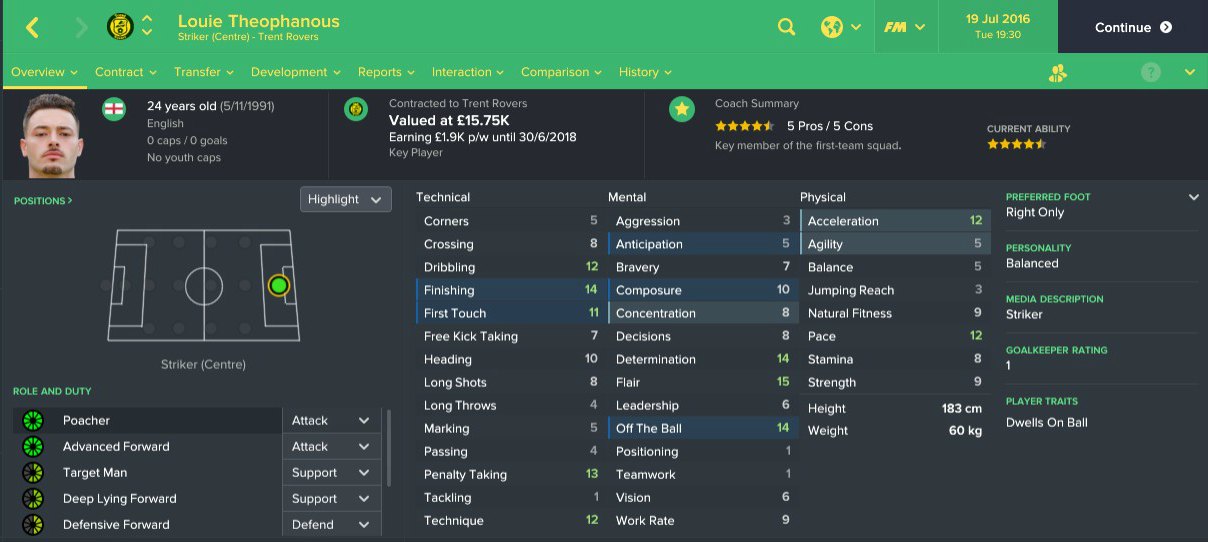Open the Highlight dropdown
Screen dimensions: 1208x542
pyautogui.click(x=345, y=199)
